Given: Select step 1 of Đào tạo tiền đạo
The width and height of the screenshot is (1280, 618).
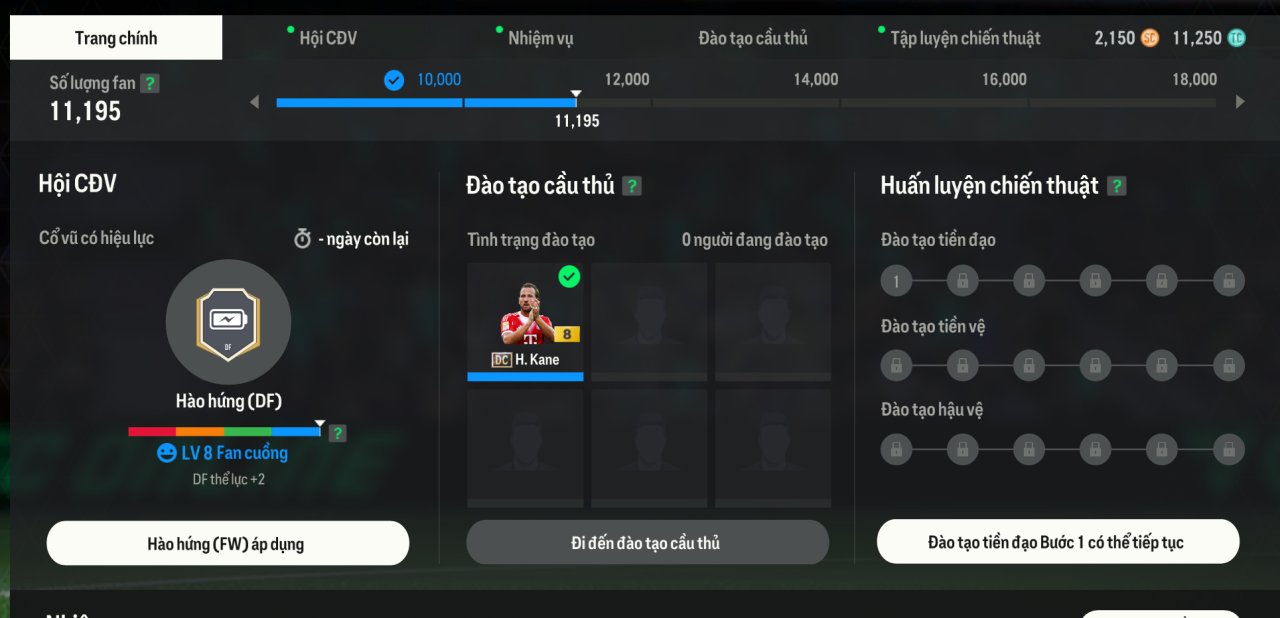Looking at the screenshot, I should coord(896,281).
